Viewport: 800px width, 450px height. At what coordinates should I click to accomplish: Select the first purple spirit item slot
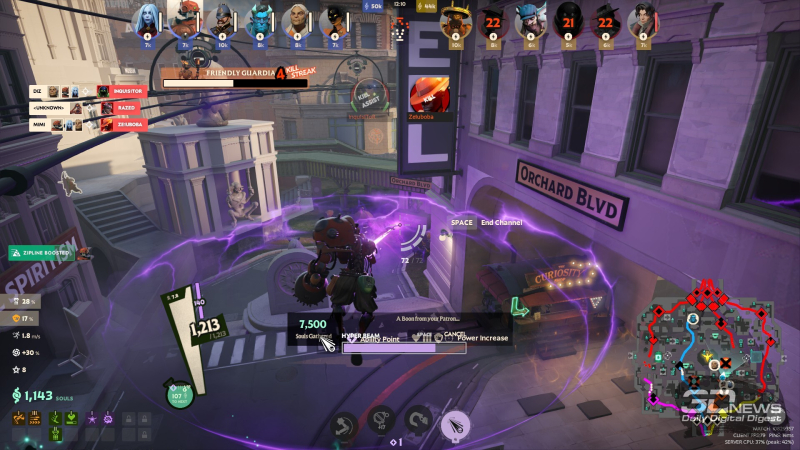(91, 418)
